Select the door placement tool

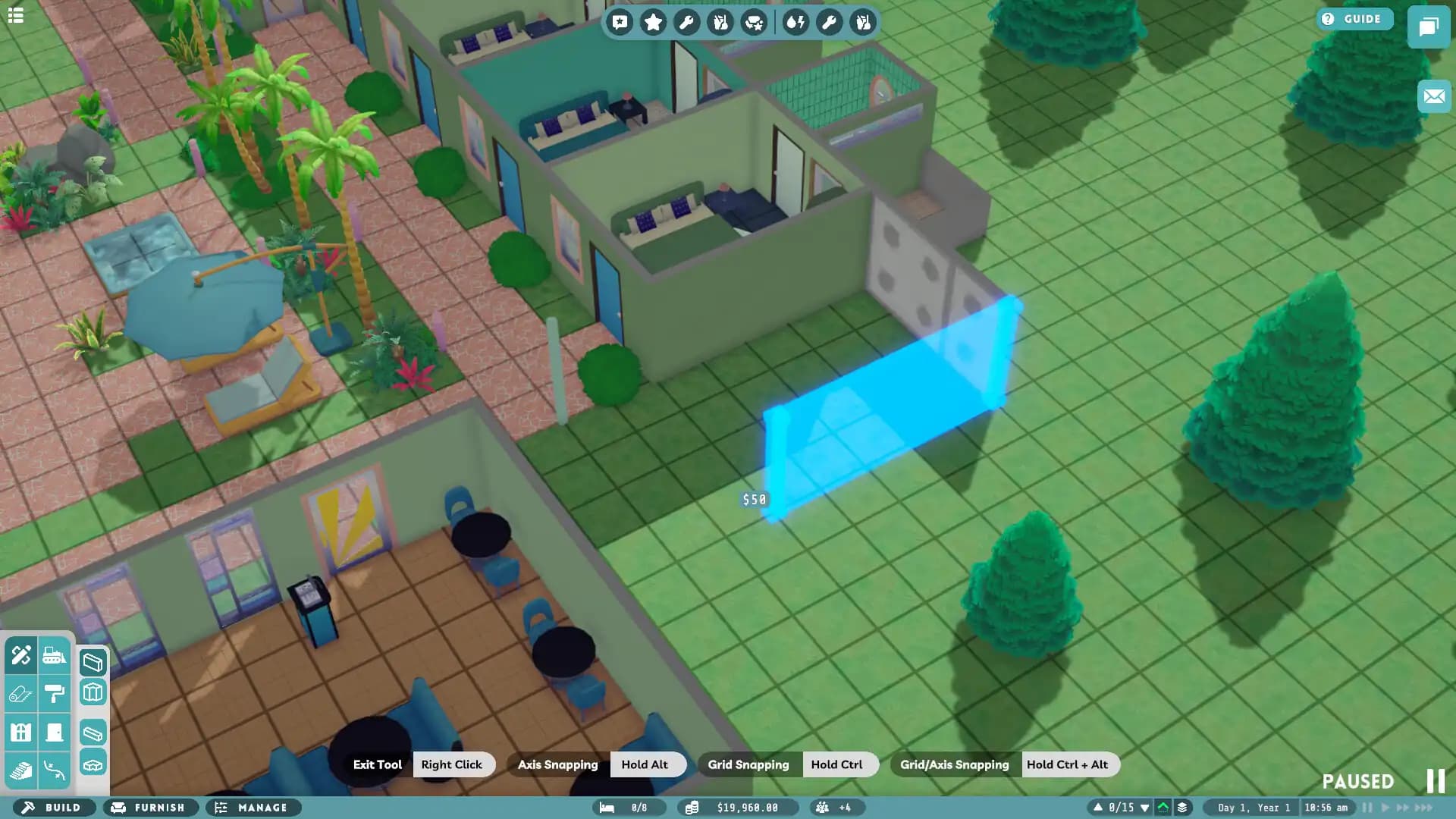click(55, 732)
